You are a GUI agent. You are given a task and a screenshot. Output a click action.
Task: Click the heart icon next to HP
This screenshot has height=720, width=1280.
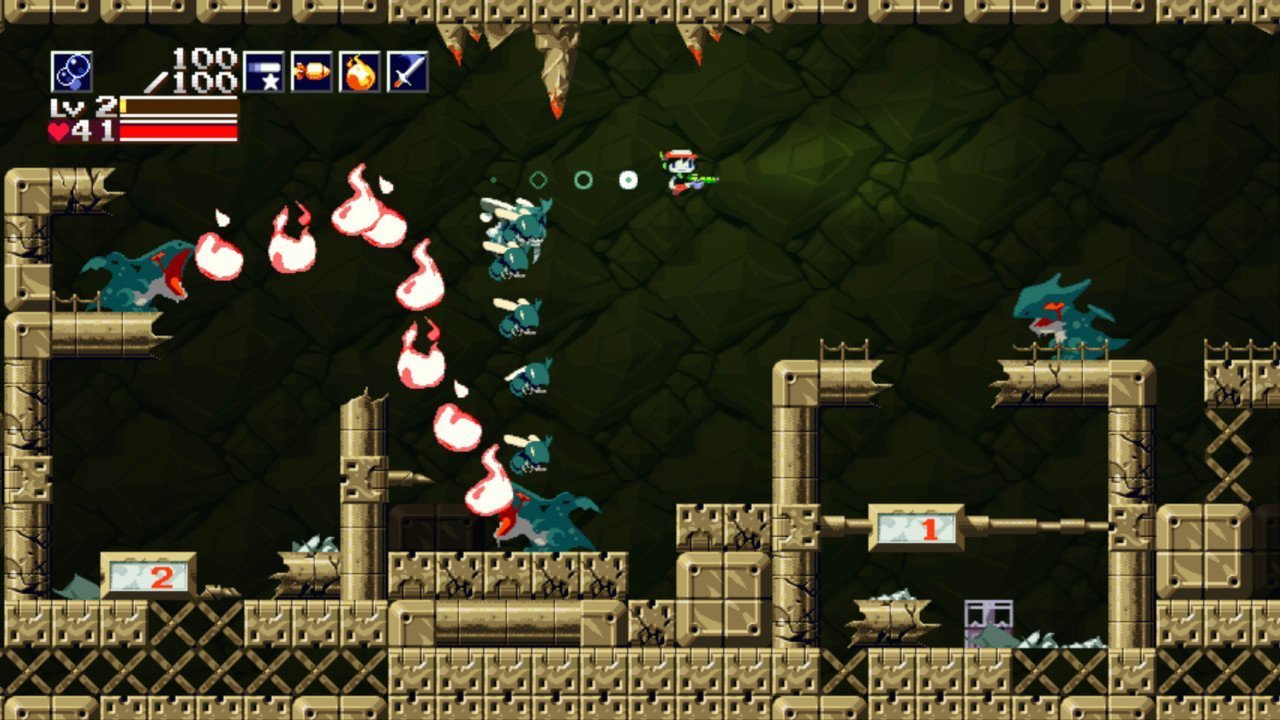pyautogui.click(x=58, y=130)
